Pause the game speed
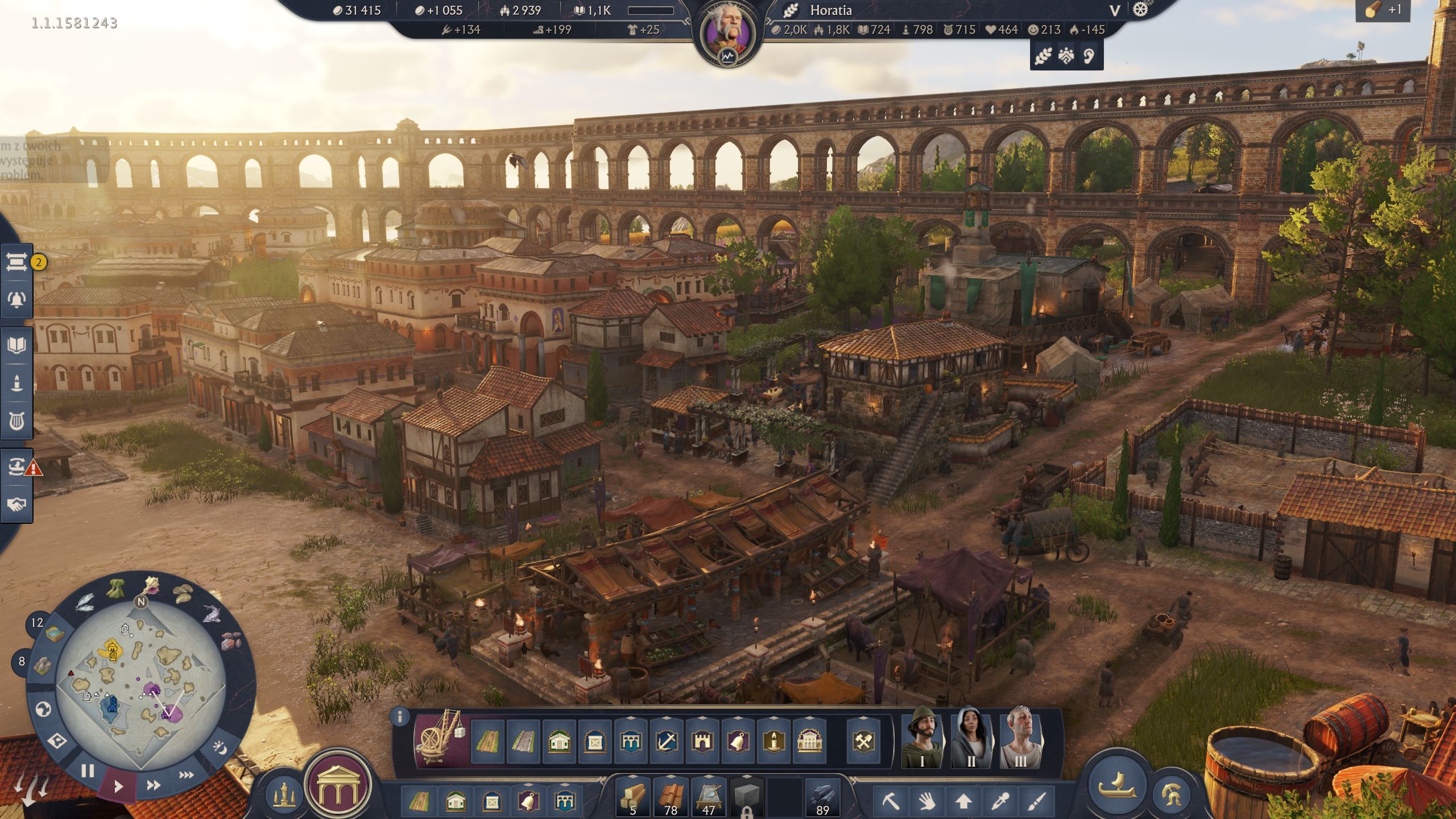 coord(88,771)
